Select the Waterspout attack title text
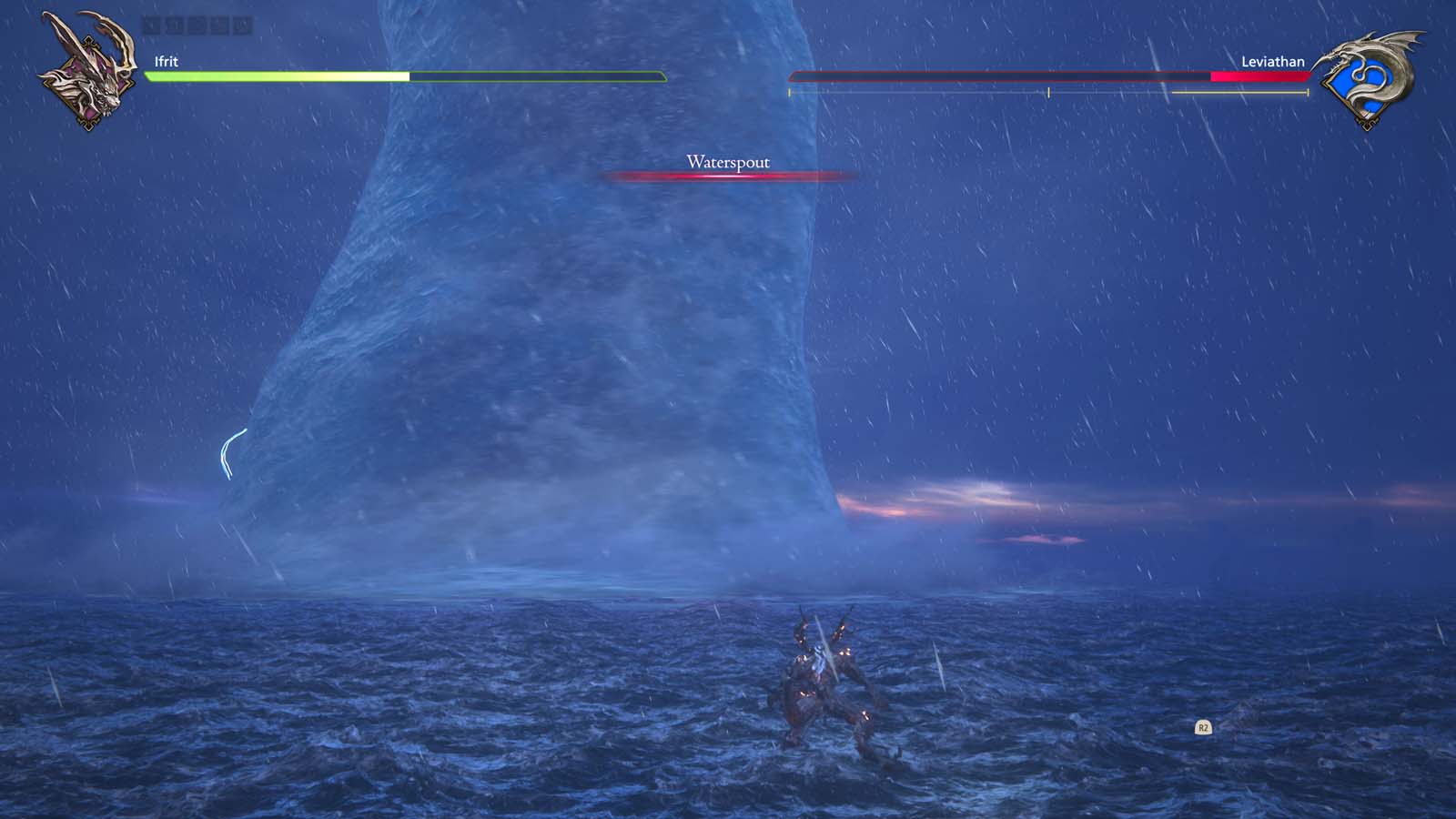Screen dimensions: 1456x819 (x=728, y=160)
